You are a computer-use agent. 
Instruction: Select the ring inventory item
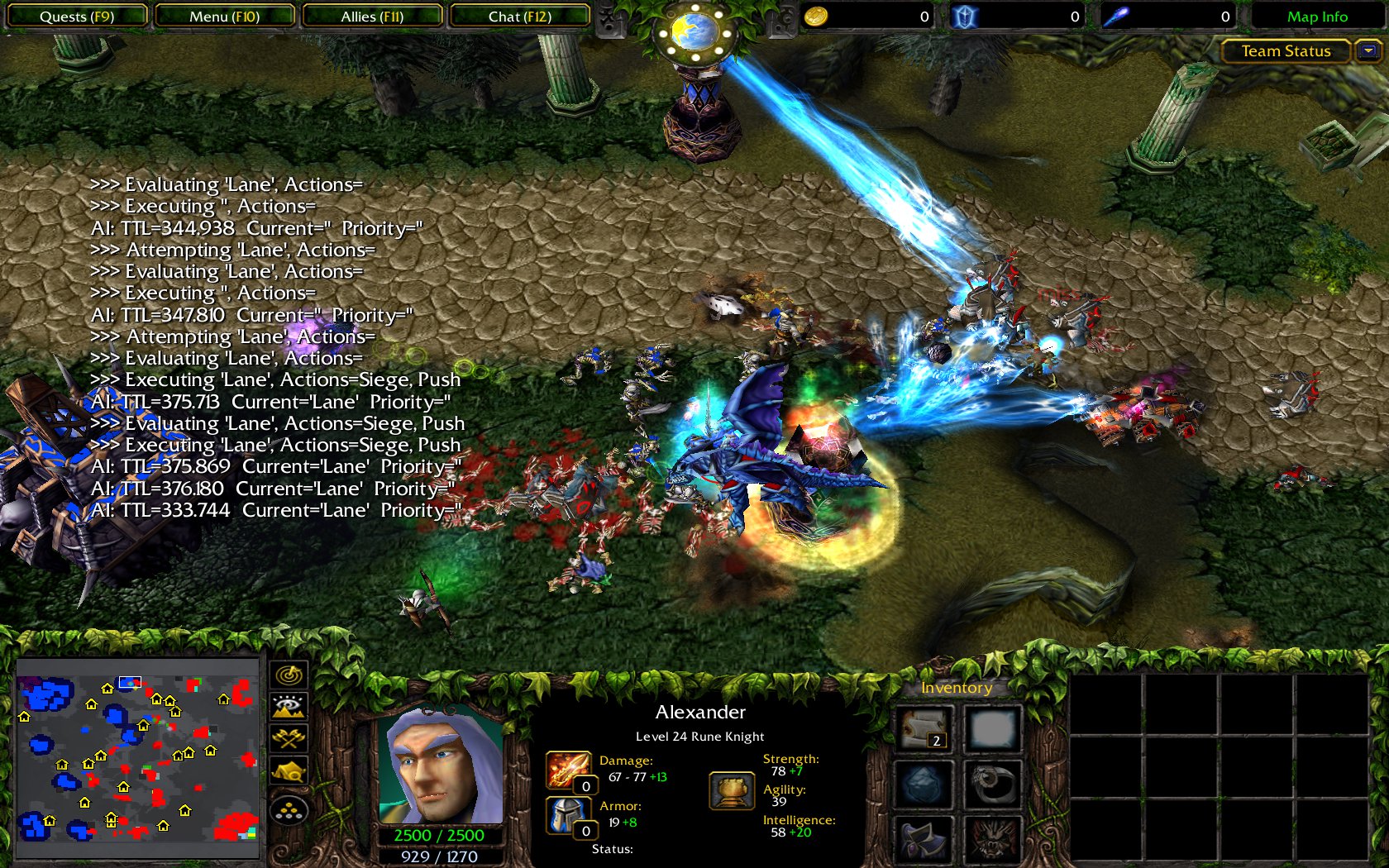(992, 784)
